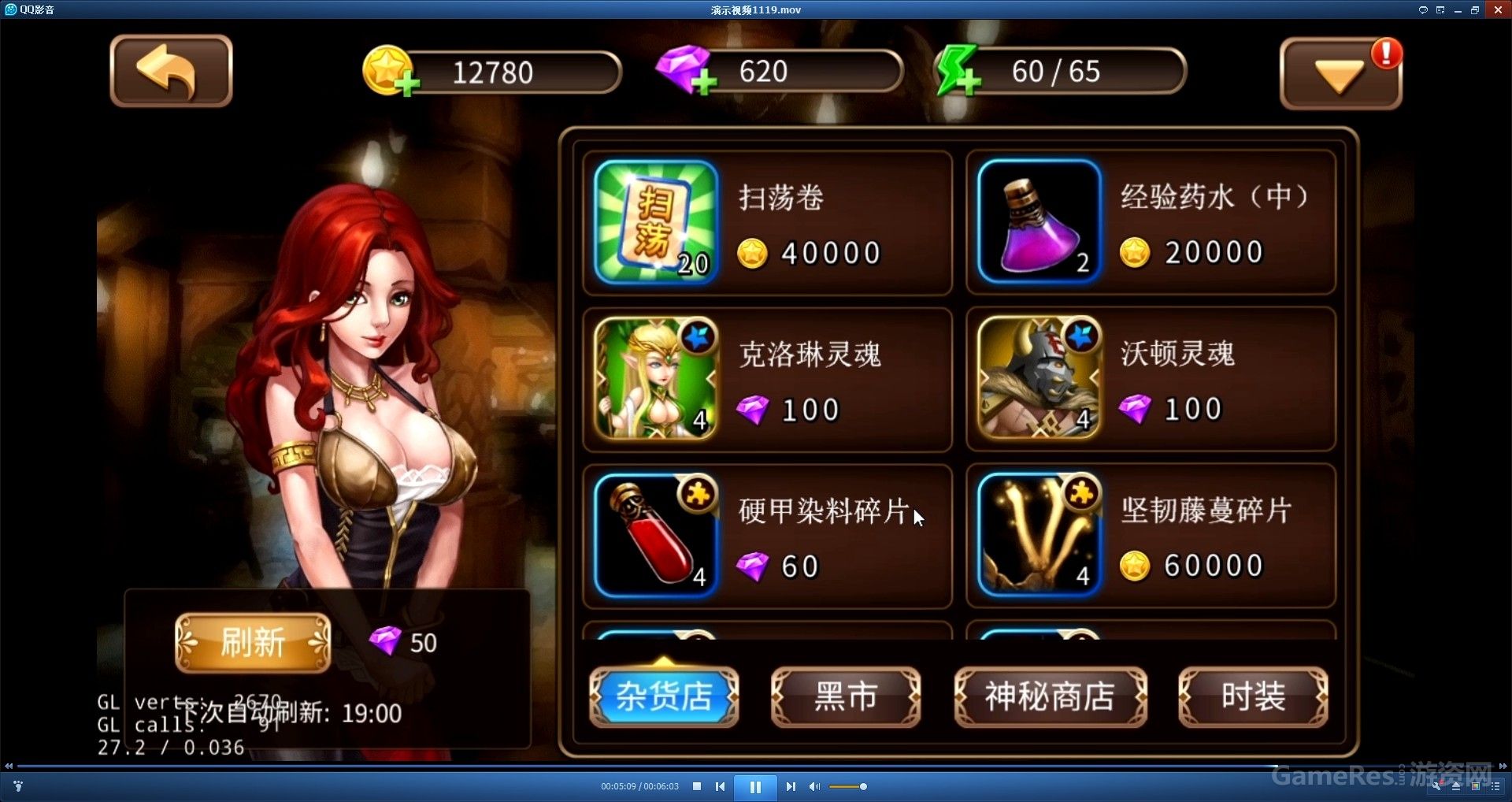Viewport: 1512px width, 802px height.
Task: Pause the video playback
Action: [756, 786]
